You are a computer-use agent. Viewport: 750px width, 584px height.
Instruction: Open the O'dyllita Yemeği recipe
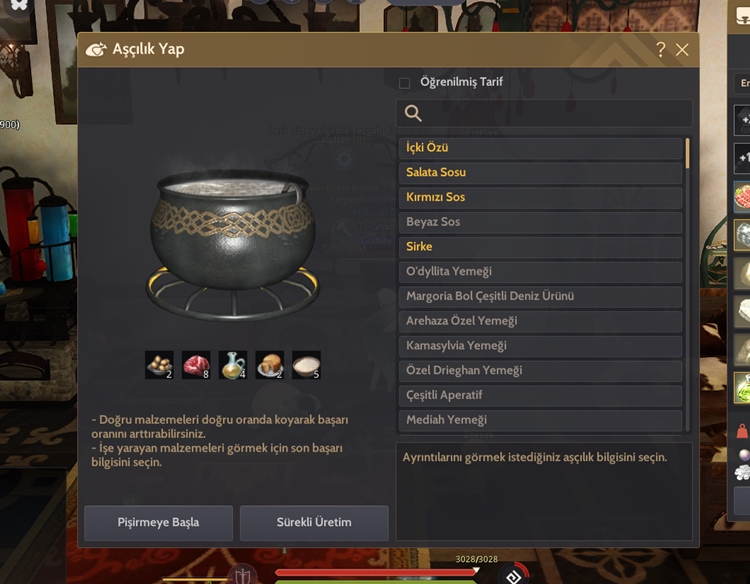(x=540, y=271)
